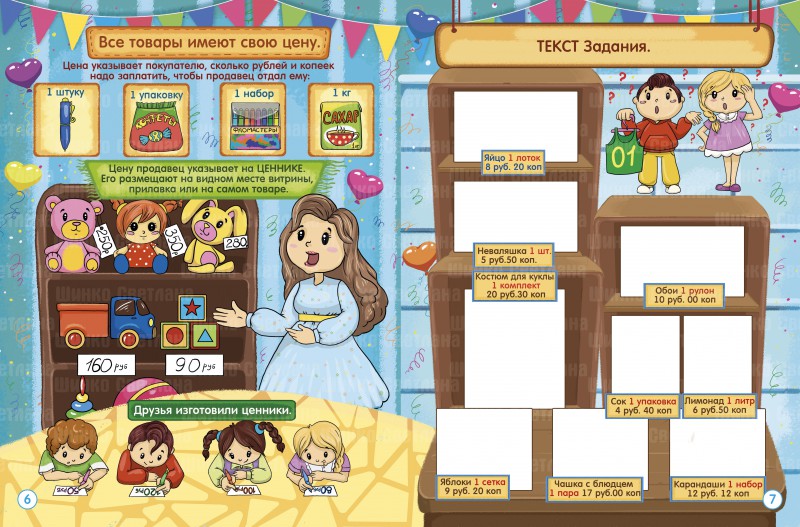
Task: Select the Яблоки 1 сетка price tag
Action: 473,486
